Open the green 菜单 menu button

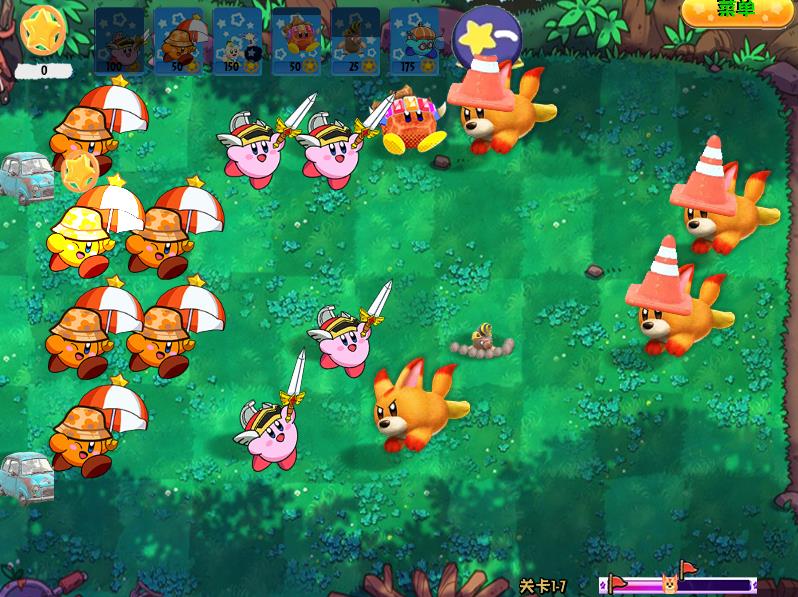point(734,9)
